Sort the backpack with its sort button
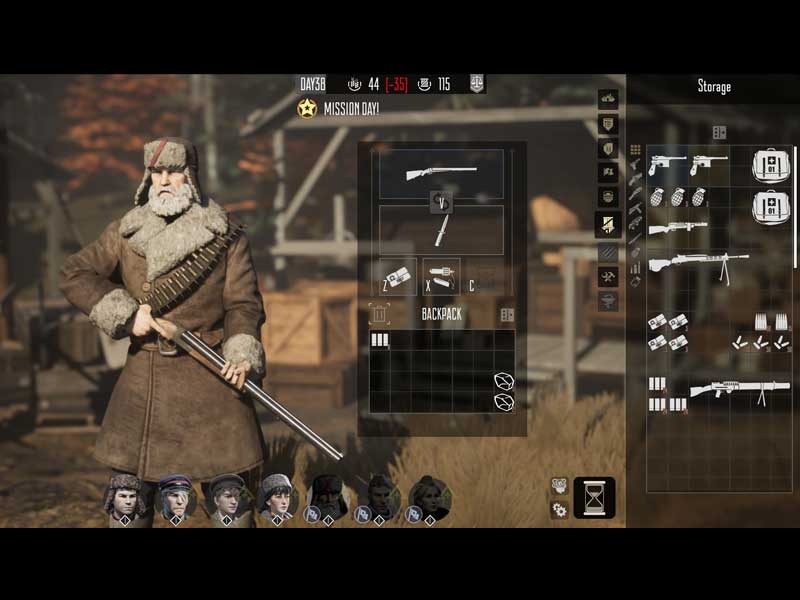This screenshot has height=600, width=800. coord(507,314)
